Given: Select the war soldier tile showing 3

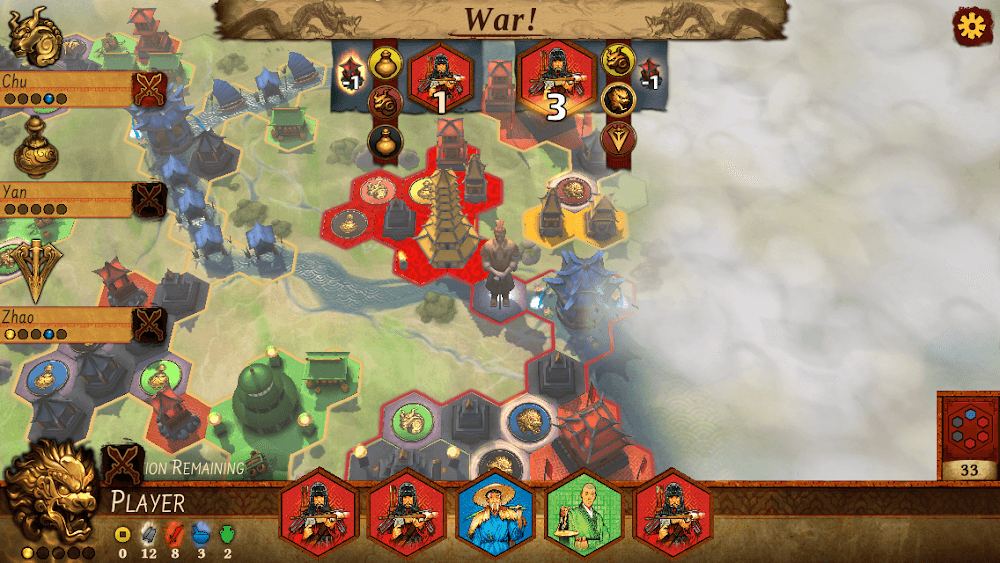Looking at the screenshot, I should tap(556, 79).
